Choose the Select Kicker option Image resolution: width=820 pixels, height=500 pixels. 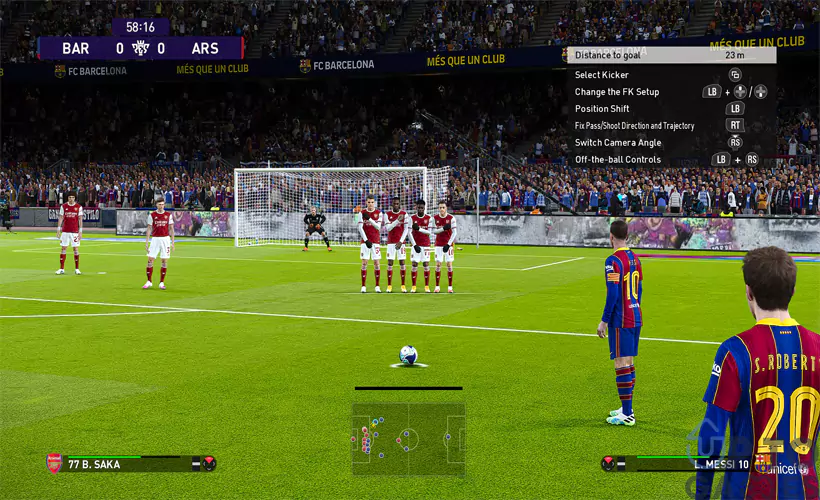coord(602,75)
